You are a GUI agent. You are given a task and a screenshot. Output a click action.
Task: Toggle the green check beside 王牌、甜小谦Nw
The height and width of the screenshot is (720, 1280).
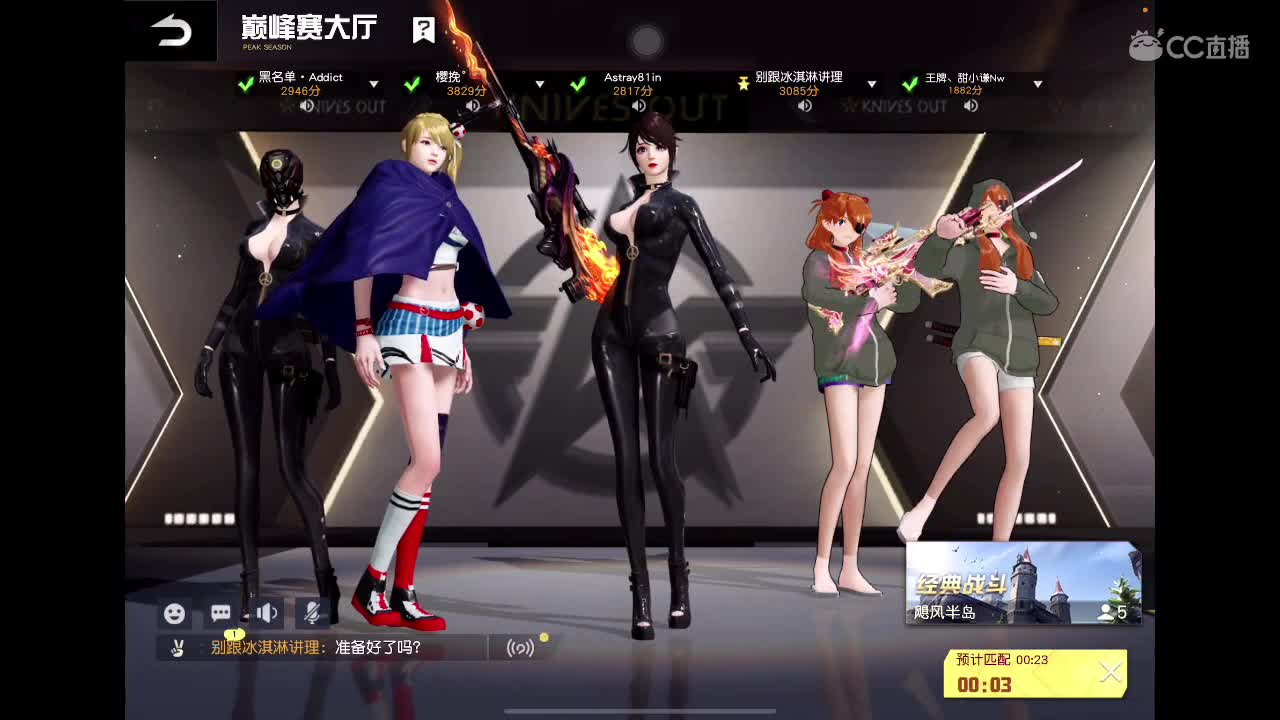click(x=910, y=84)
